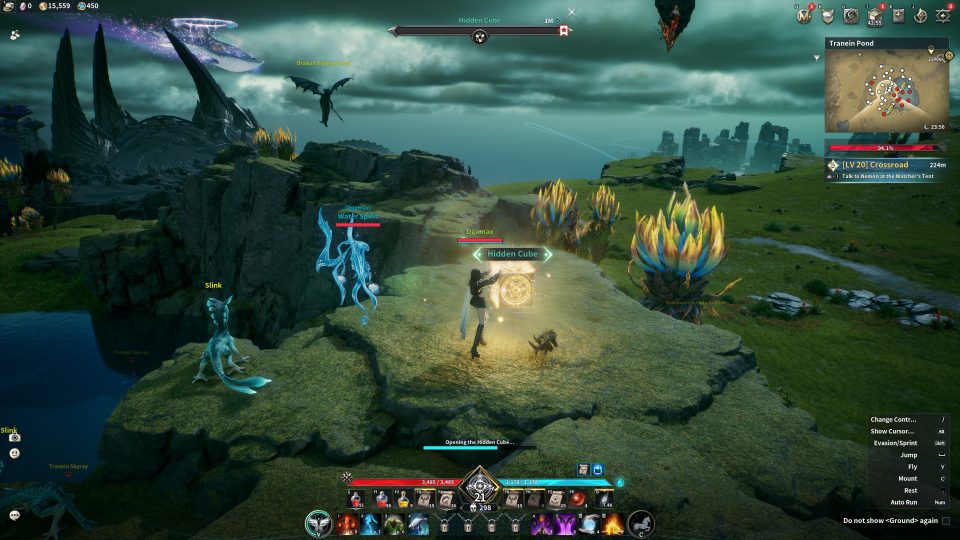The image size is (960, 540).
Task: Tick the 'Do not show Ground again' checkbox
Action: tap(946, 521)
